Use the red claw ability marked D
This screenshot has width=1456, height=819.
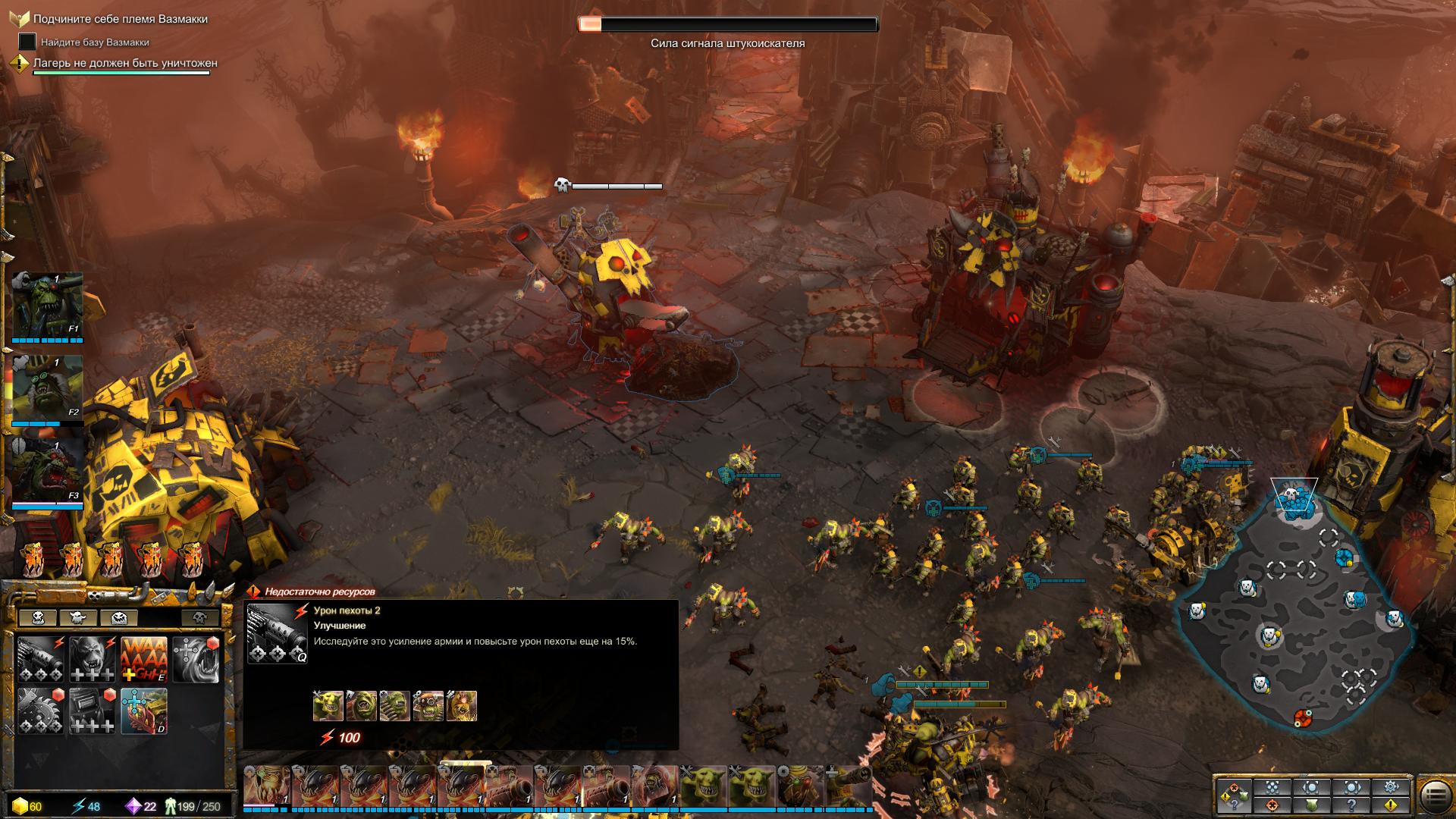coord(144,711)
